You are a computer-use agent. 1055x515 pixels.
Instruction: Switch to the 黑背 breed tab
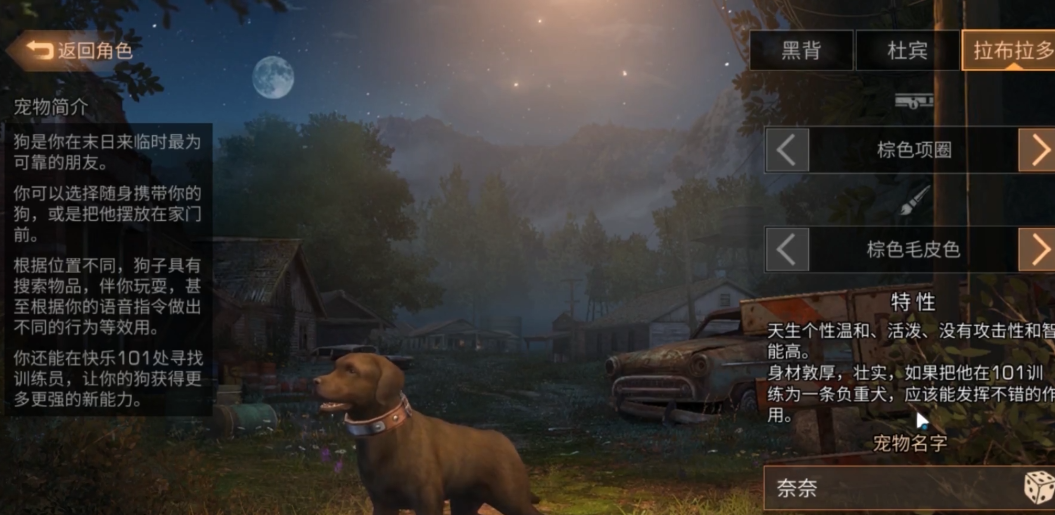pos(801,51)
